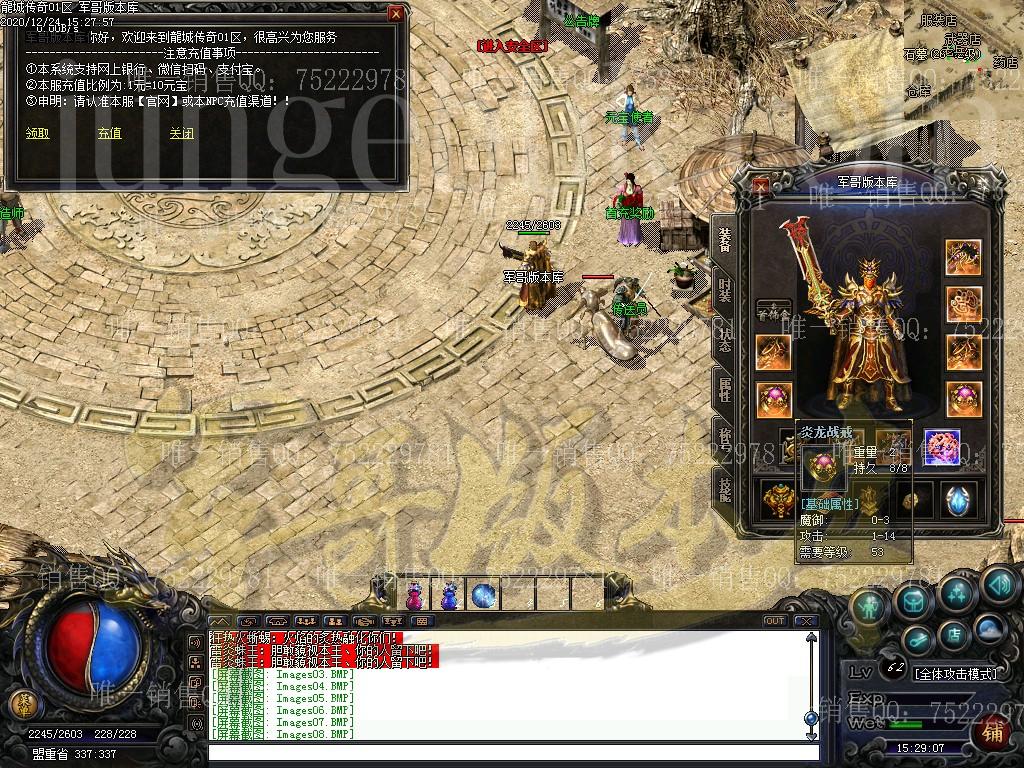
Task: Toggle the sound speaker icon
Action: point(998,583)
